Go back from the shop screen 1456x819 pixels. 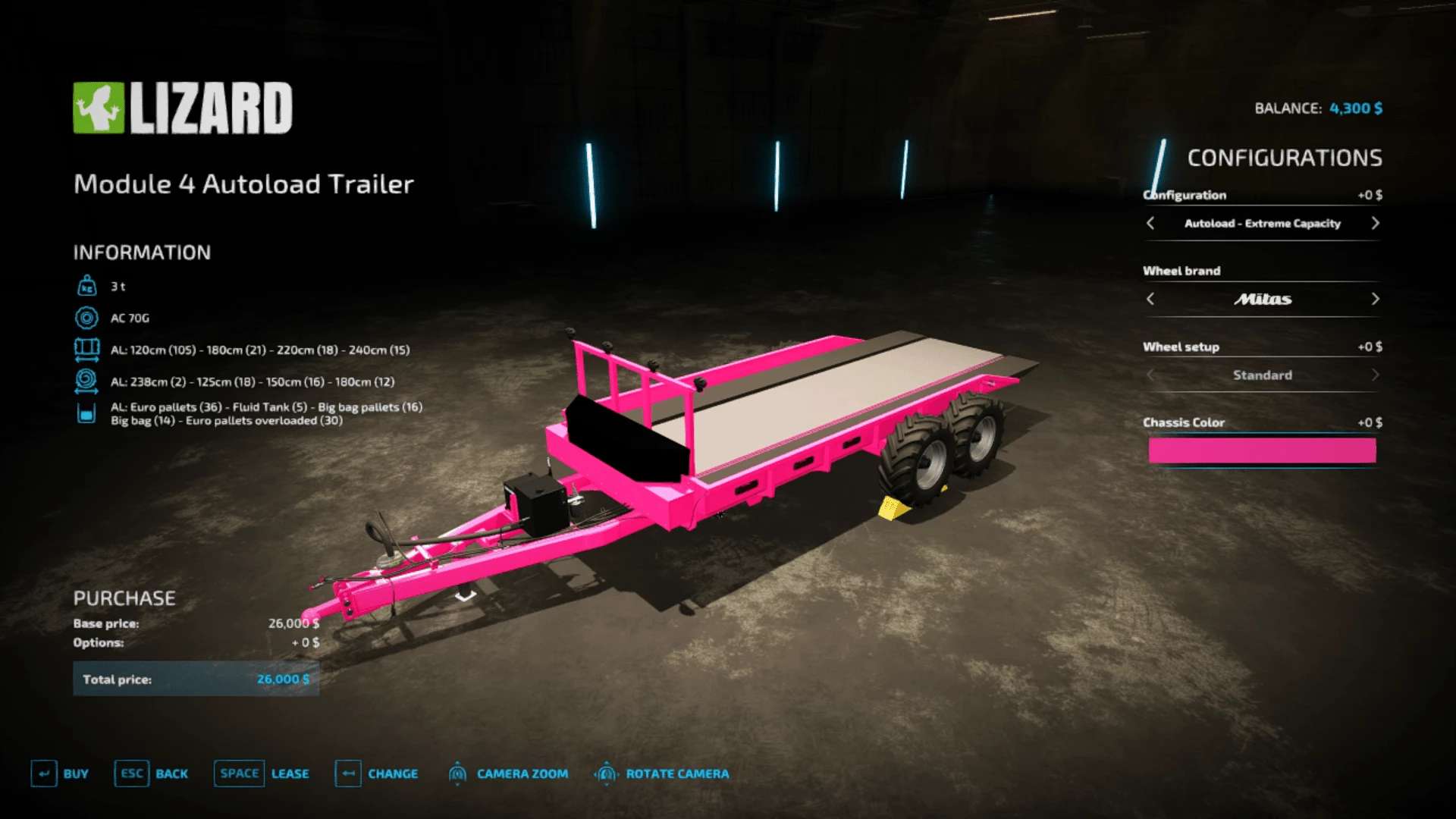pyautogui.click(x=152, y=773)
